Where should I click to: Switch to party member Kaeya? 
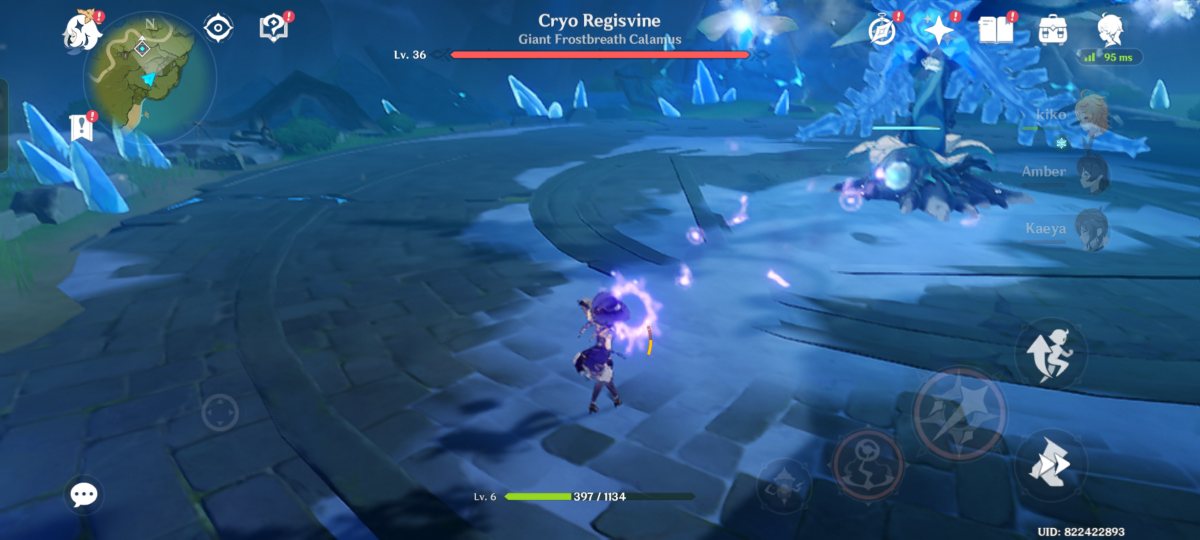pos(1090,228)
